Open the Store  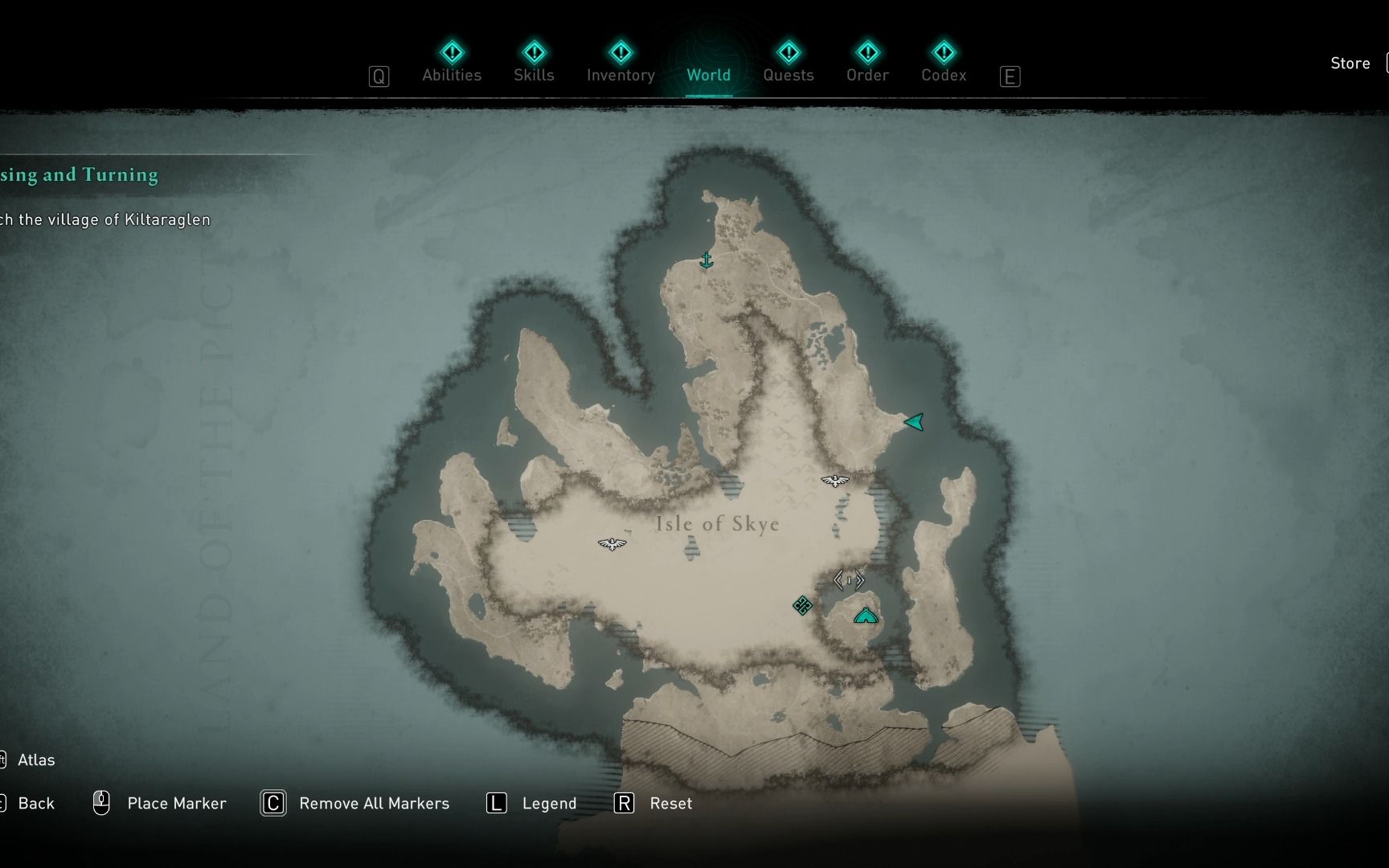point(1350,63)
